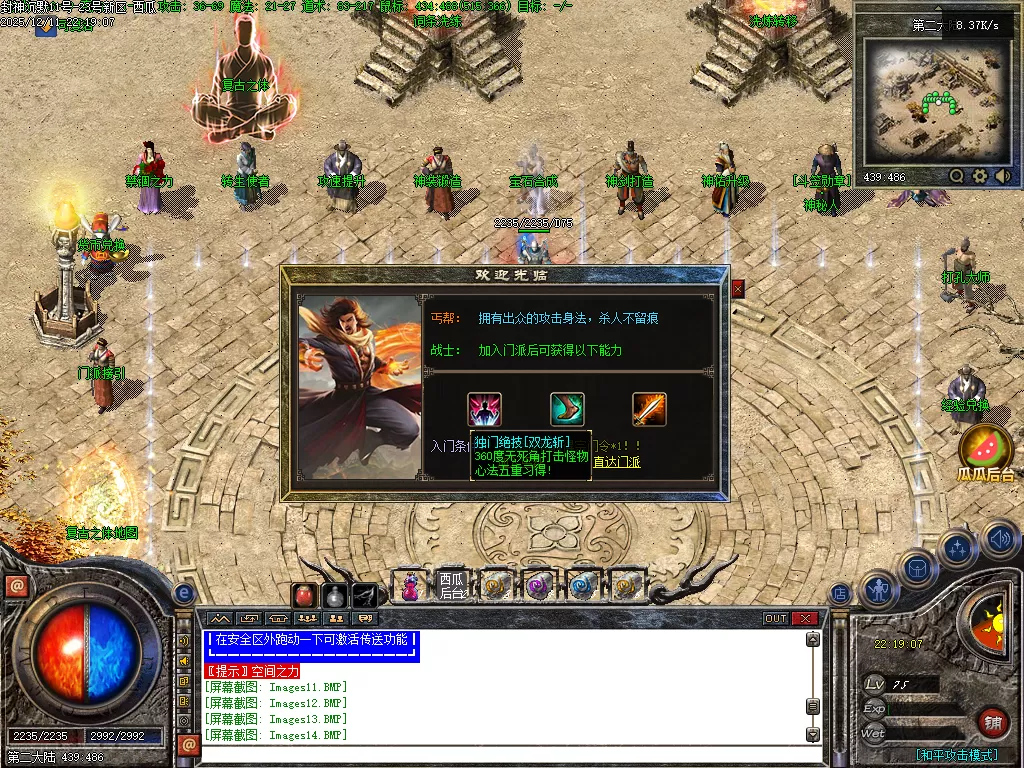Click the chat scrollbar down arrow
1024x768 pixels.
813,735
